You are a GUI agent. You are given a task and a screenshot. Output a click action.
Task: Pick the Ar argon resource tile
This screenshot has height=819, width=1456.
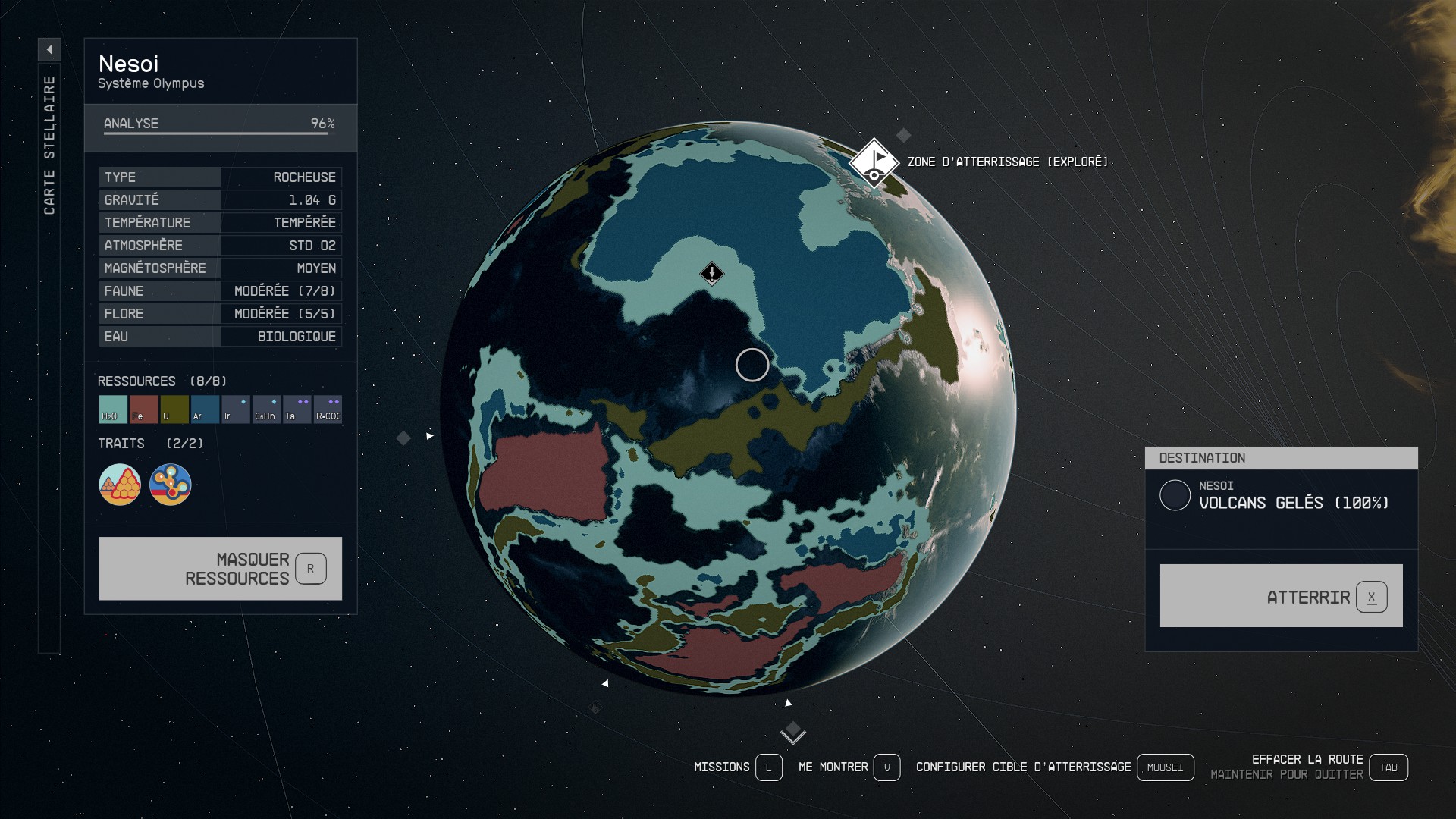pos(205,409)
